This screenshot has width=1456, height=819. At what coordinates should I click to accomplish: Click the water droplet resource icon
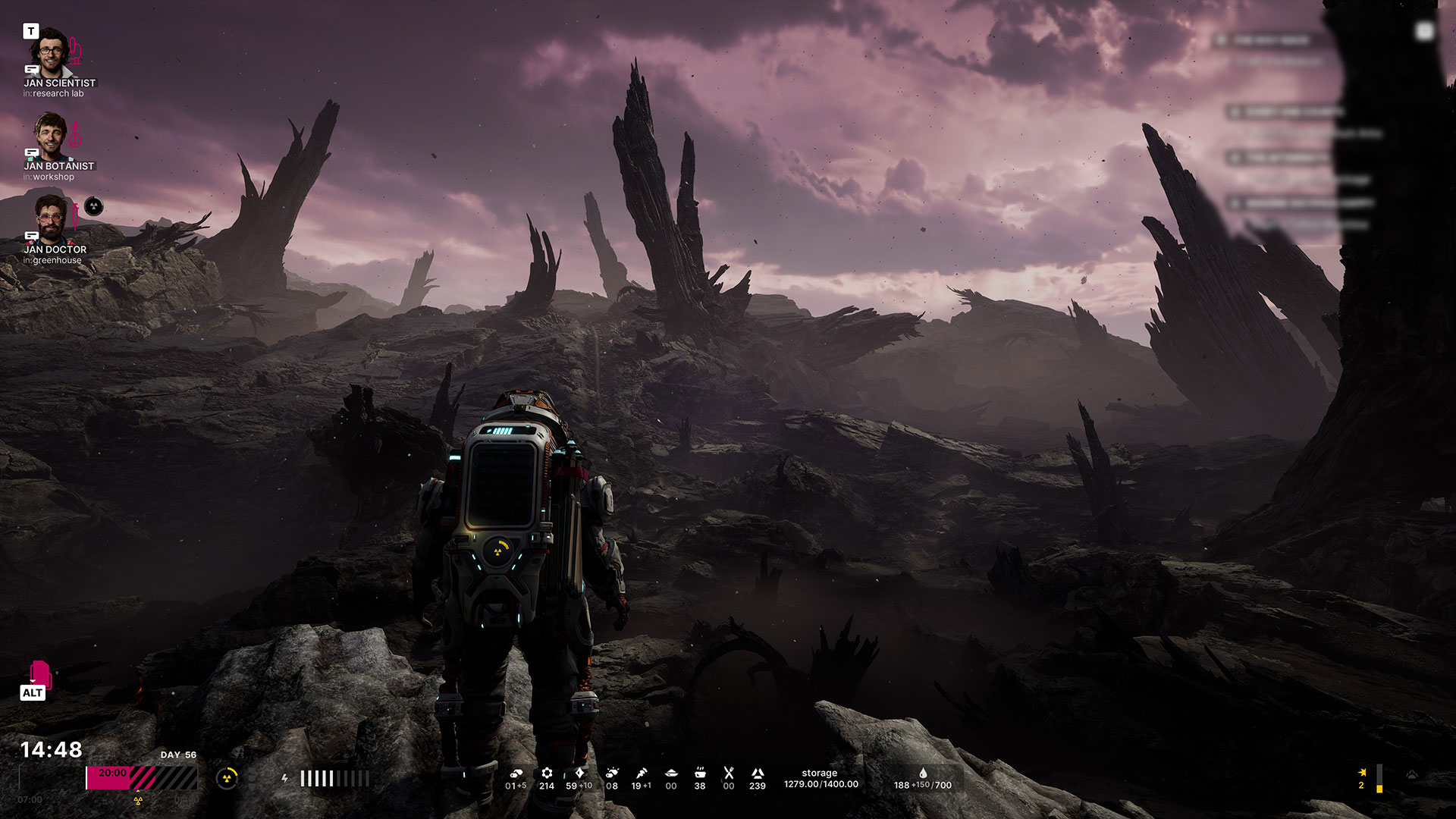click(x=923, y=773)
